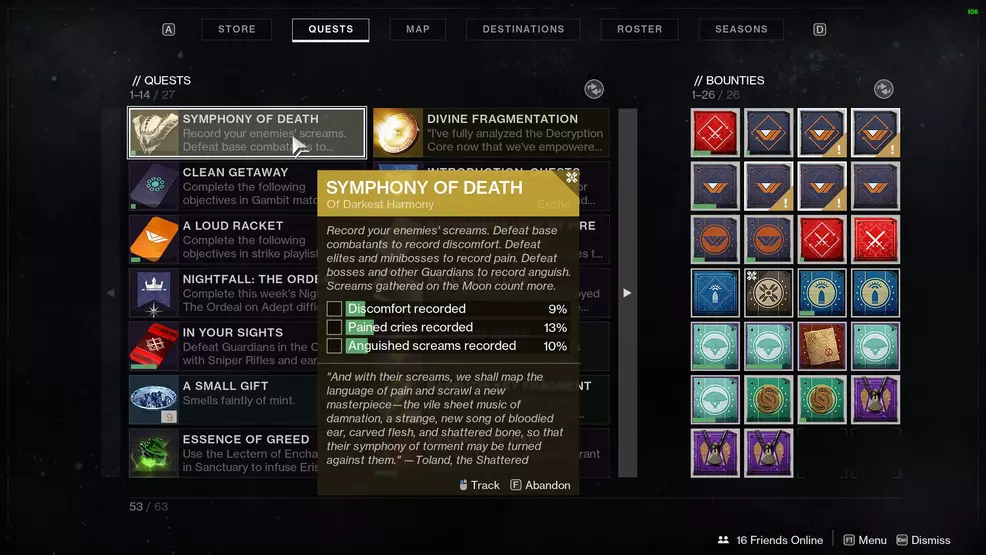Viewport: 986px width, 555px height.
Task: Open the Map tab
Action: [418, 29]
